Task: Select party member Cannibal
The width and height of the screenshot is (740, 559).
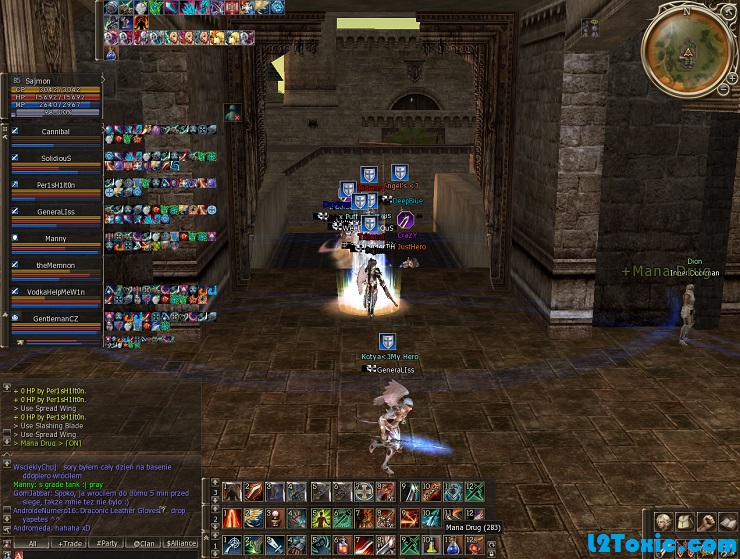Action: pyautogui.click(x=55, y=131)
